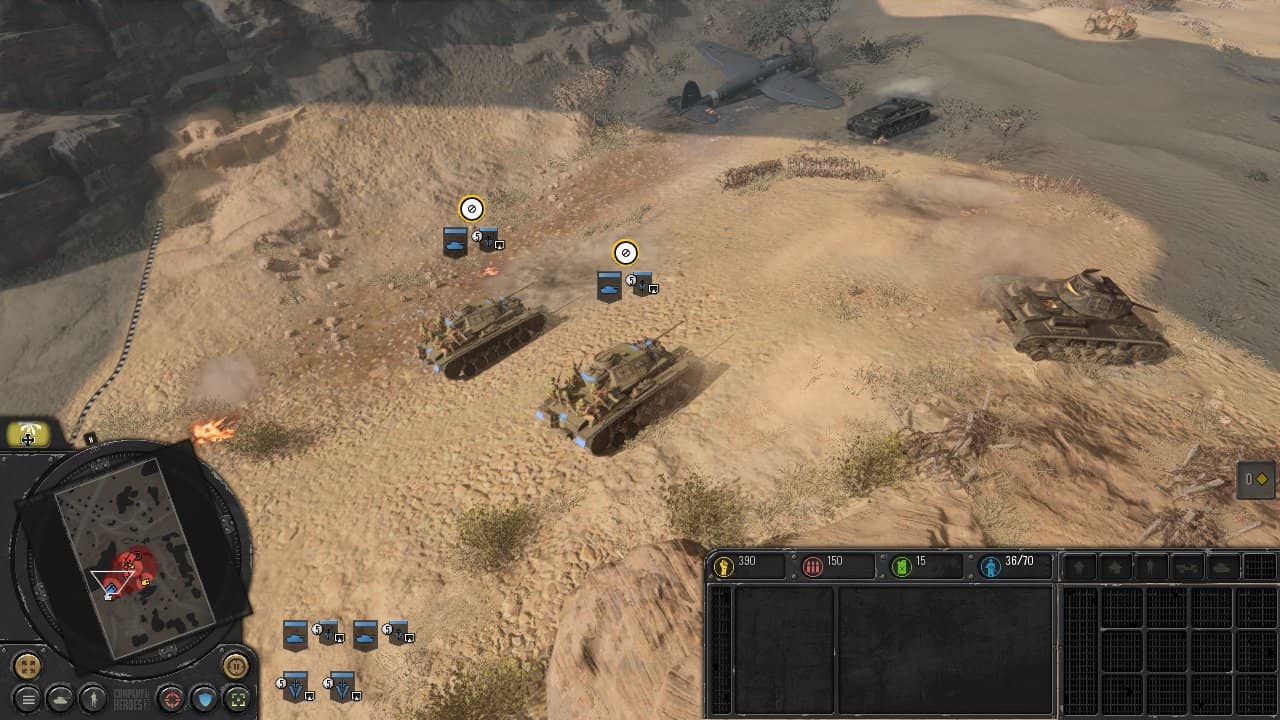Click the gold pause button beside the minimap

[236, 665]
